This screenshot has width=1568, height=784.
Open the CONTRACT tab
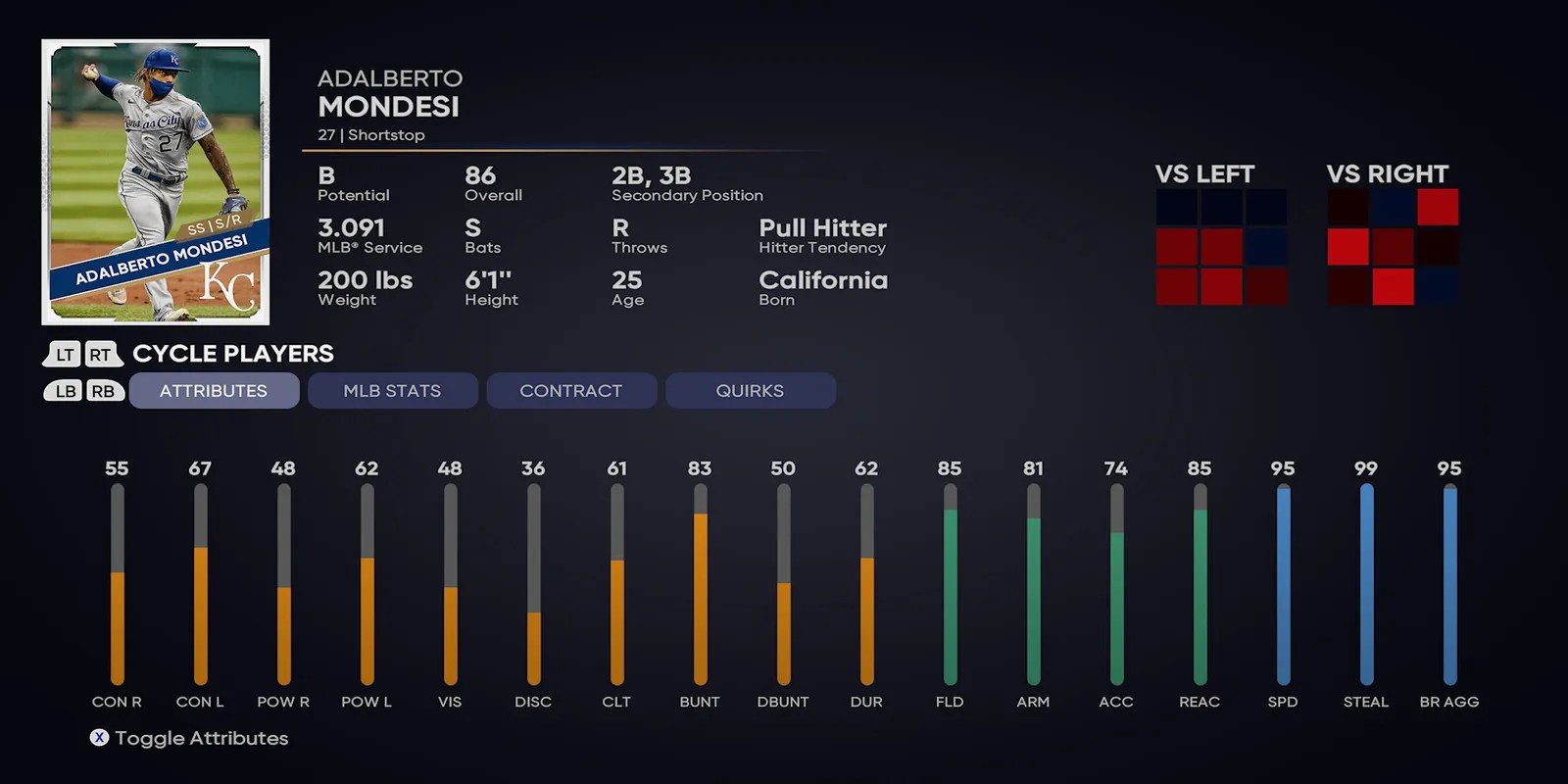coord(571,390)
